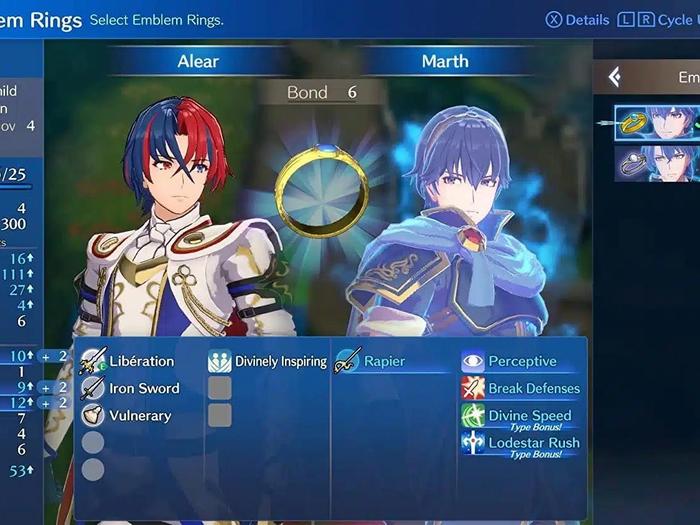
Task: Choose the silver bond ring row
Action: coord(656,163)
